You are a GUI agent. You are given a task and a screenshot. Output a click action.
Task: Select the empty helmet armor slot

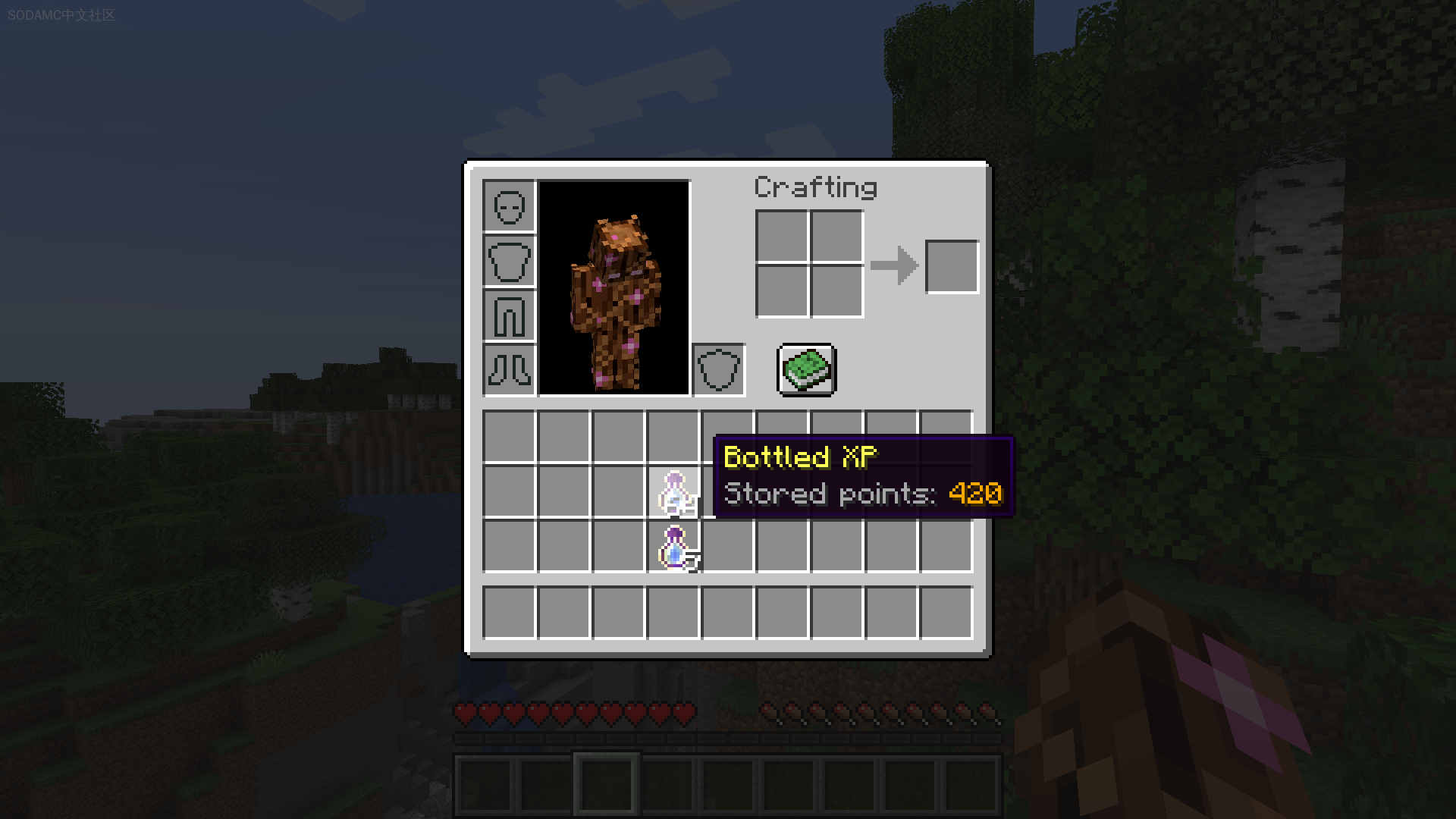pos(509,206)
